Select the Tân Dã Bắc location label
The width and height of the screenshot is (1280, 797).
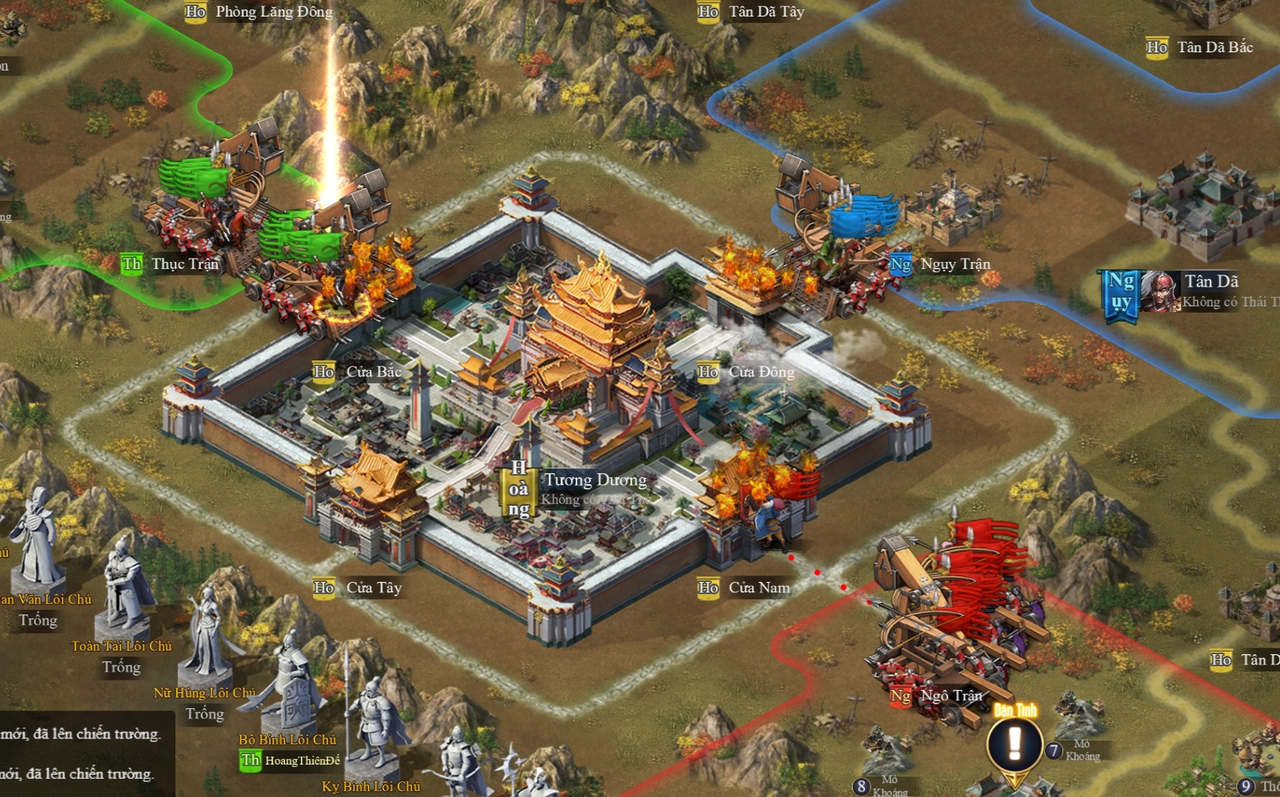tap(1214, 48)
